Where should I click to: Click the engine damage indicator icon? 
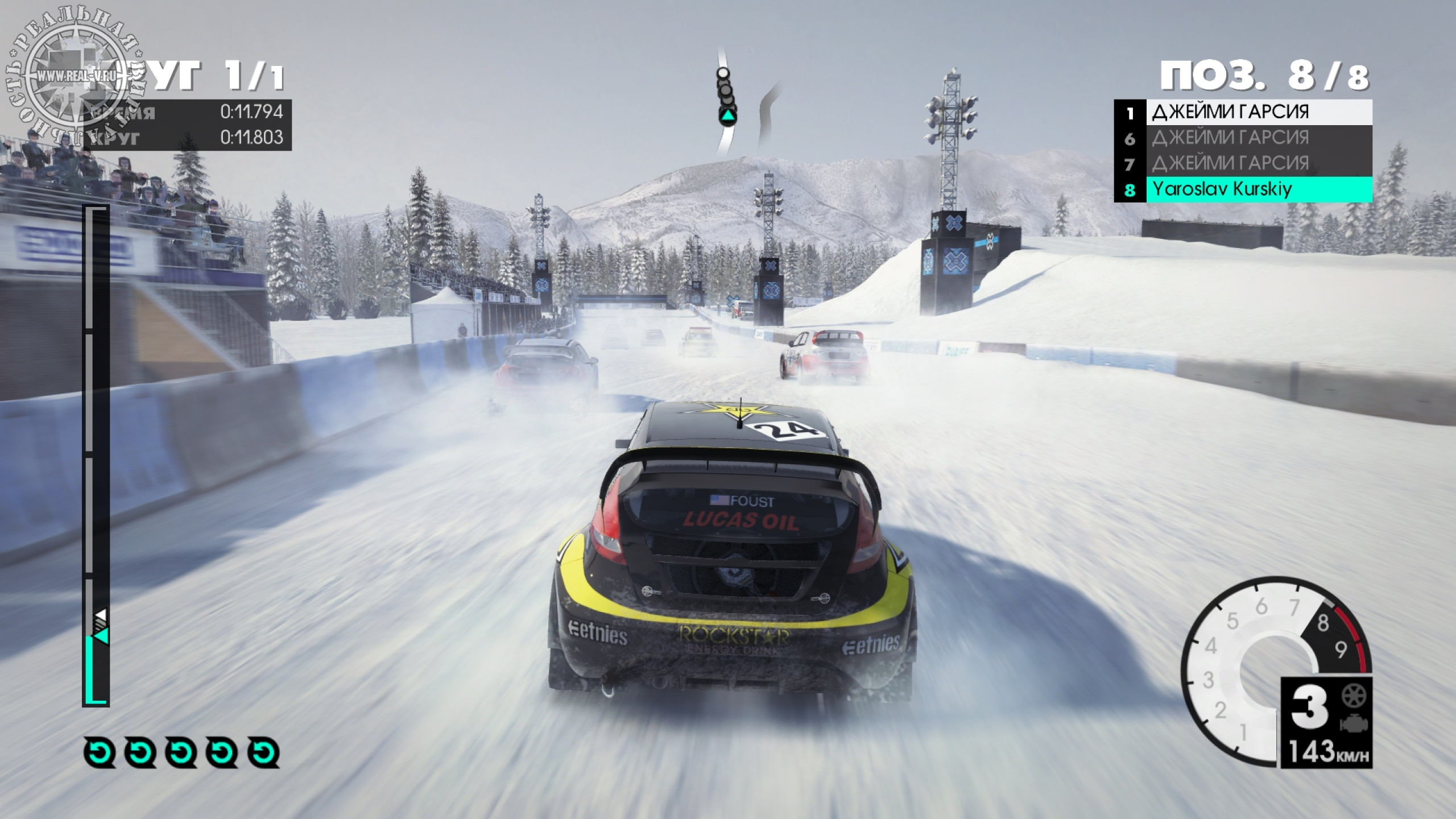pos(1354,724)
